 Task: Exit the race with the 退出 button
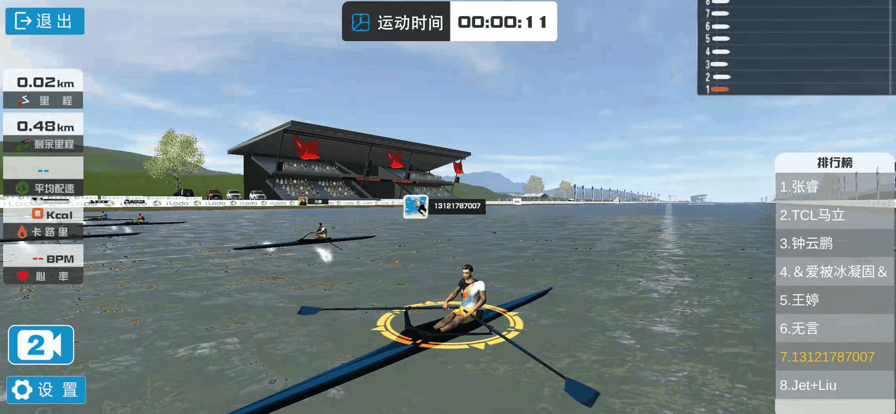(44, 21)
